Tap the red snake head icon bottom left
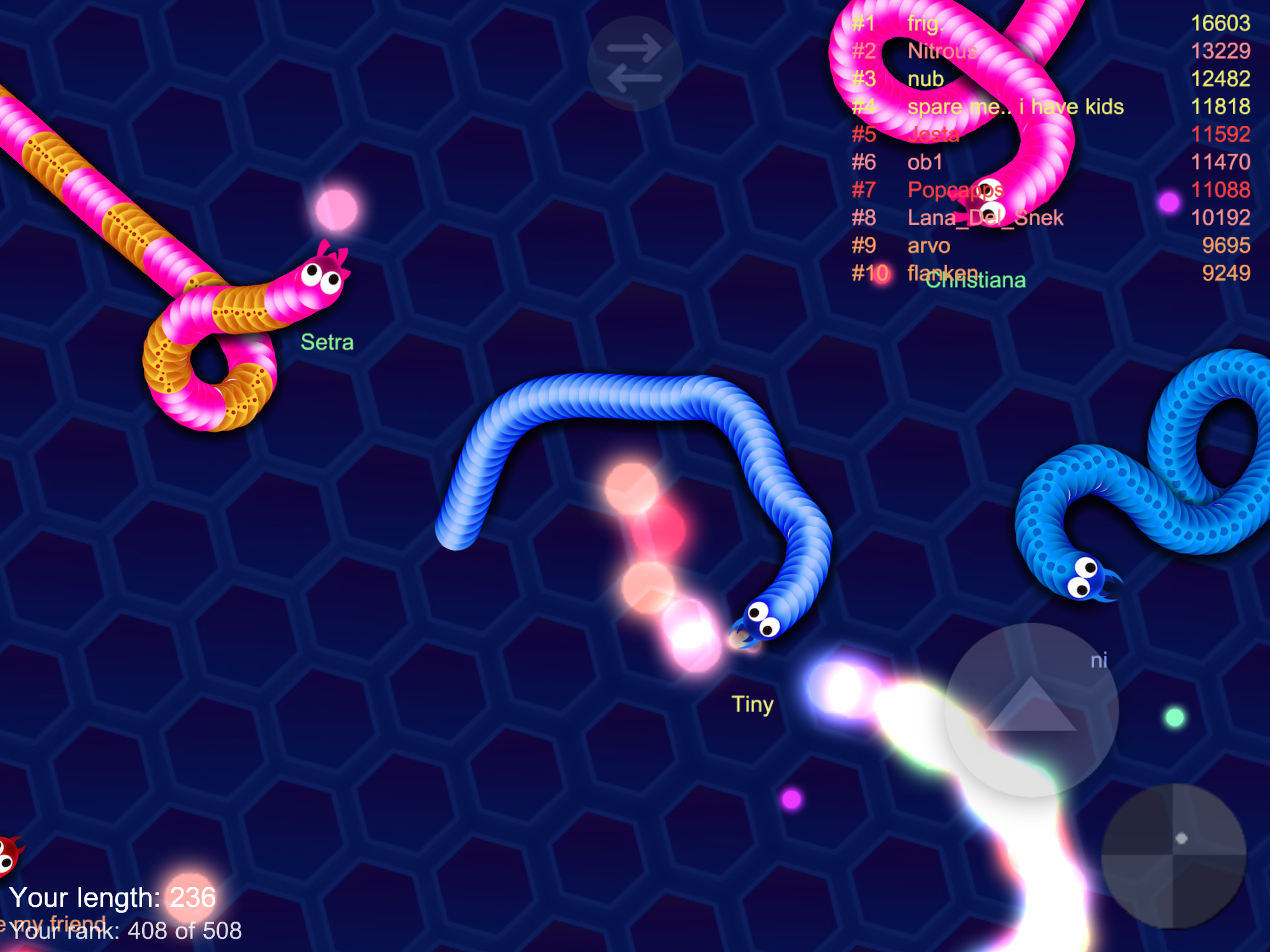This screenshot has height=952, width=1270. tap(9, 854)
